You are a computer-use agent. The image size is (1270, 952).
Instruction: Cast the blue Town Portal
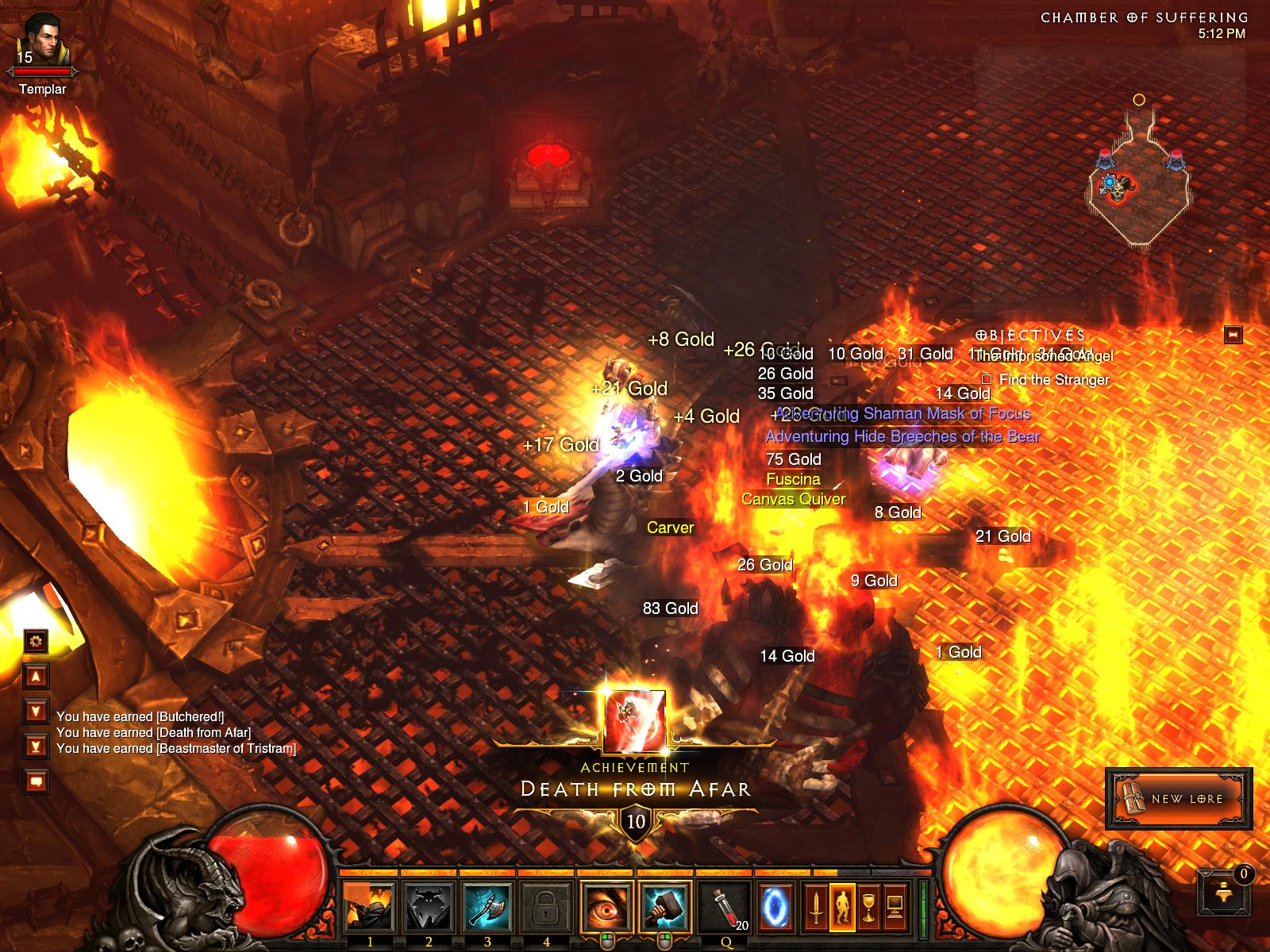[773, 906]
